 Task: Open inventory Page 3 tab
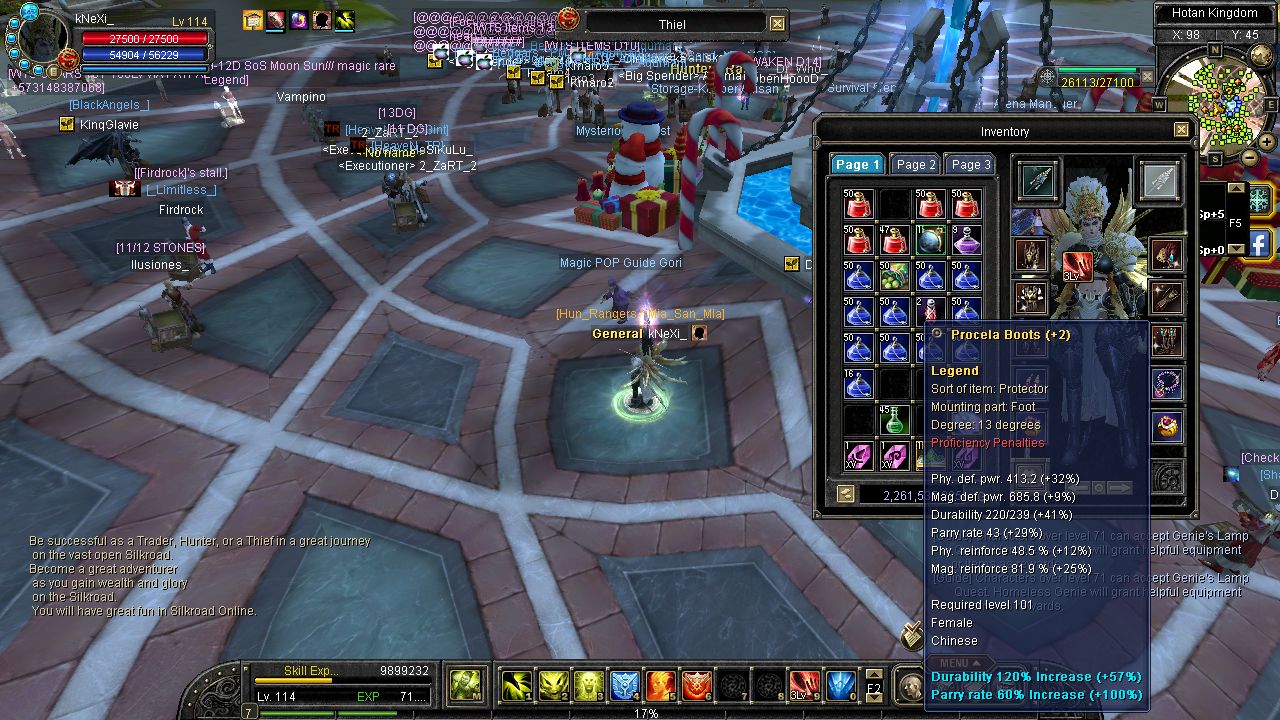click(x=971, y=165)
